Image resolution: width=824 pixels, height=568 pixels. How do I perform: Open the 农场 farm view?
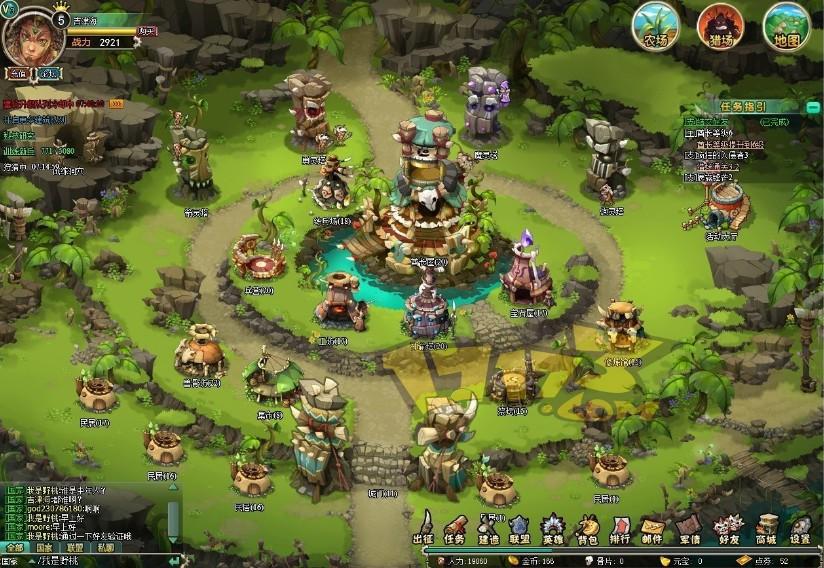[x=656, y=26]
